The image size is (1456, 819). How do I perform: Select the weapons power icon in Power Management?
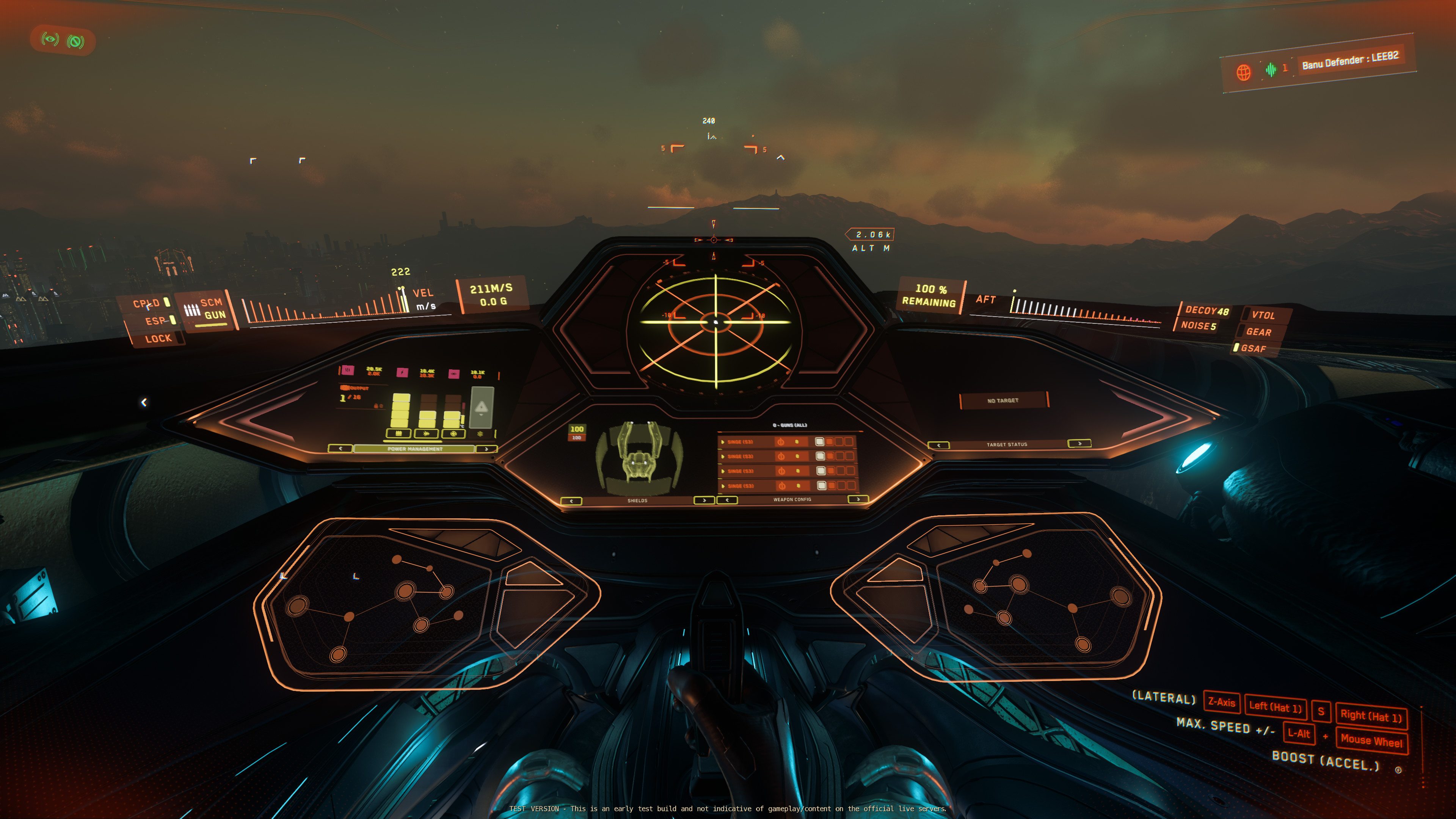coord(399,433)
